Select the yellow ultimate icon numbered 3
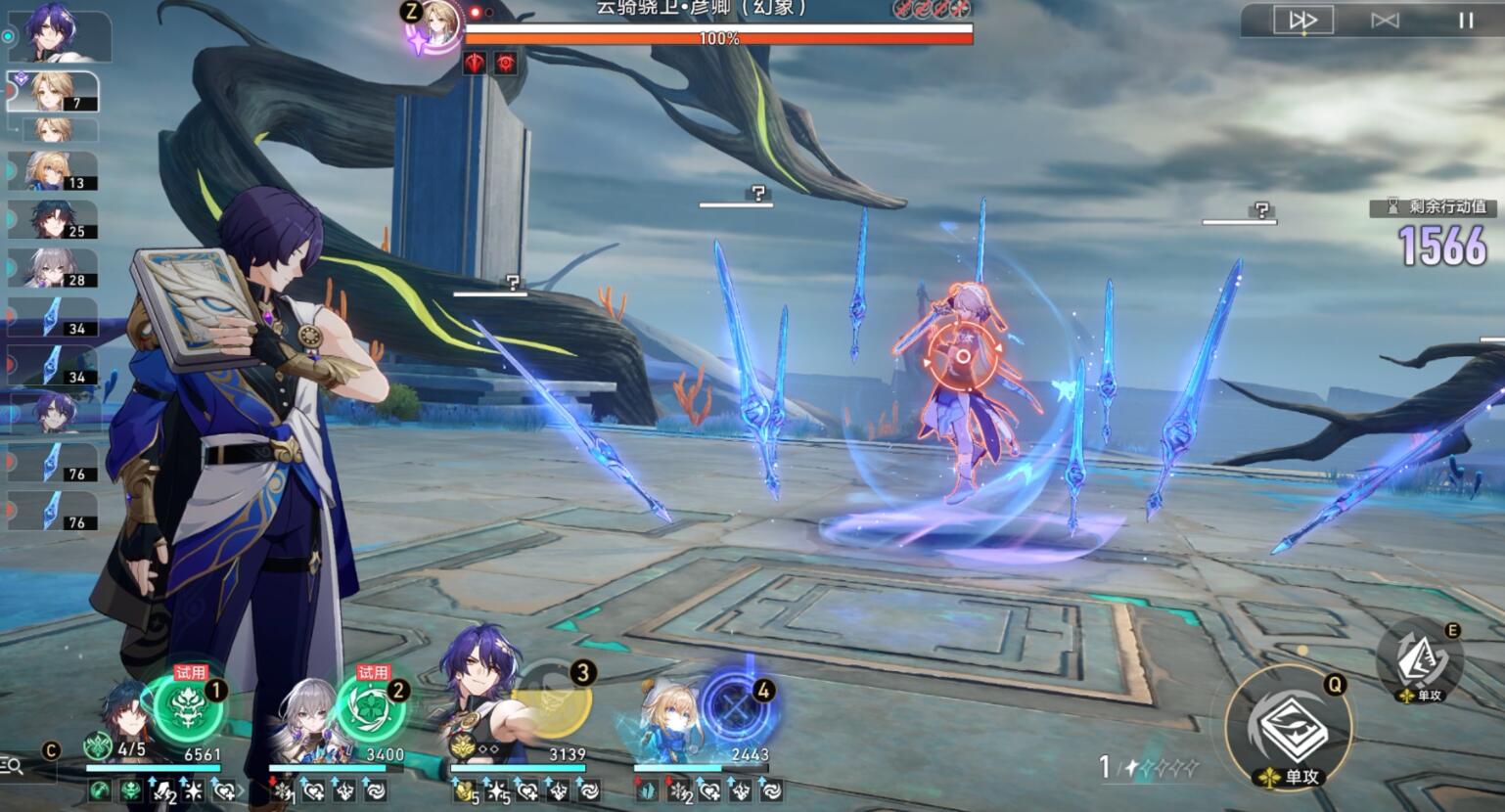The width and height of the screenshot is (1505, 812). click(554, 699)
